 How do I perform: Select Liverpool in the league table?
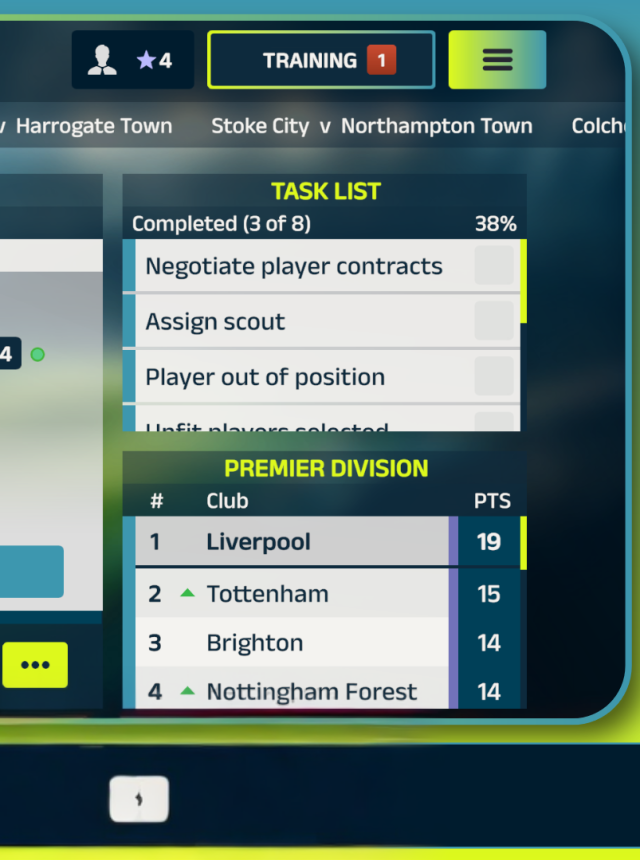click(290, 542)
